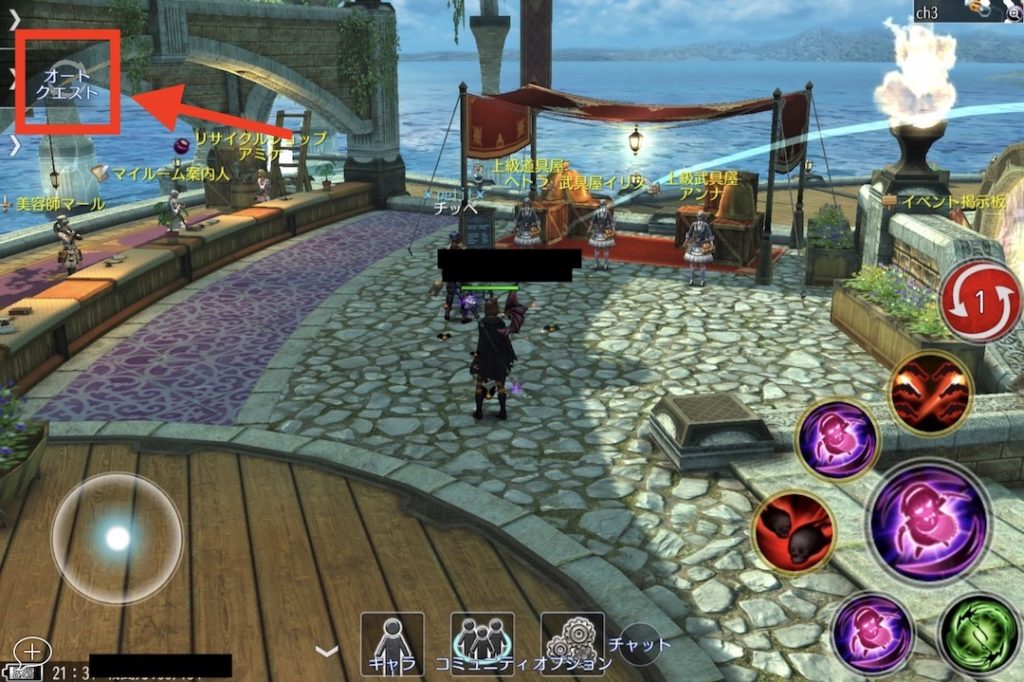The width and height of the screenshot is (1024, 682).
Task: Collapse the bottom menu with the down chevron
Action: (327, 651)
